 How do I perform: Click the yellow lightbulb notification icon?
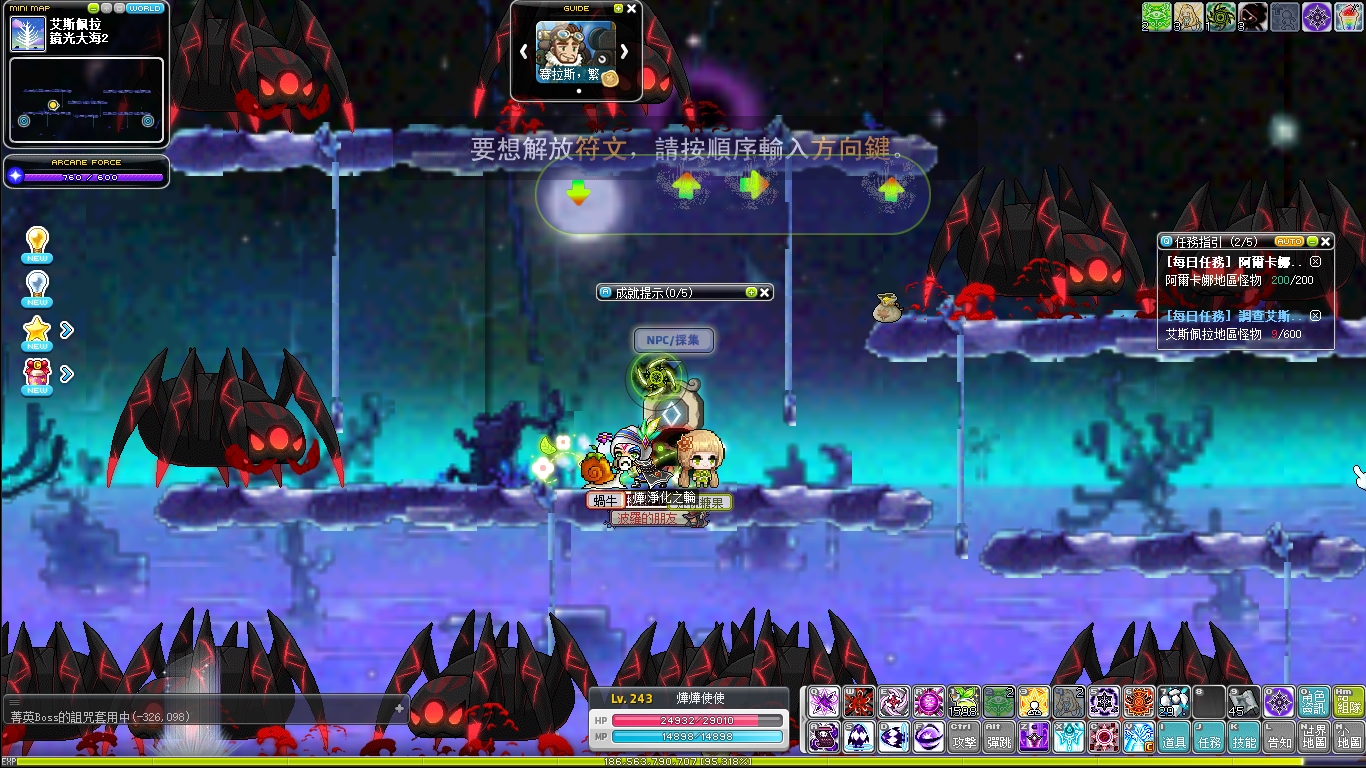click(37, 243)
